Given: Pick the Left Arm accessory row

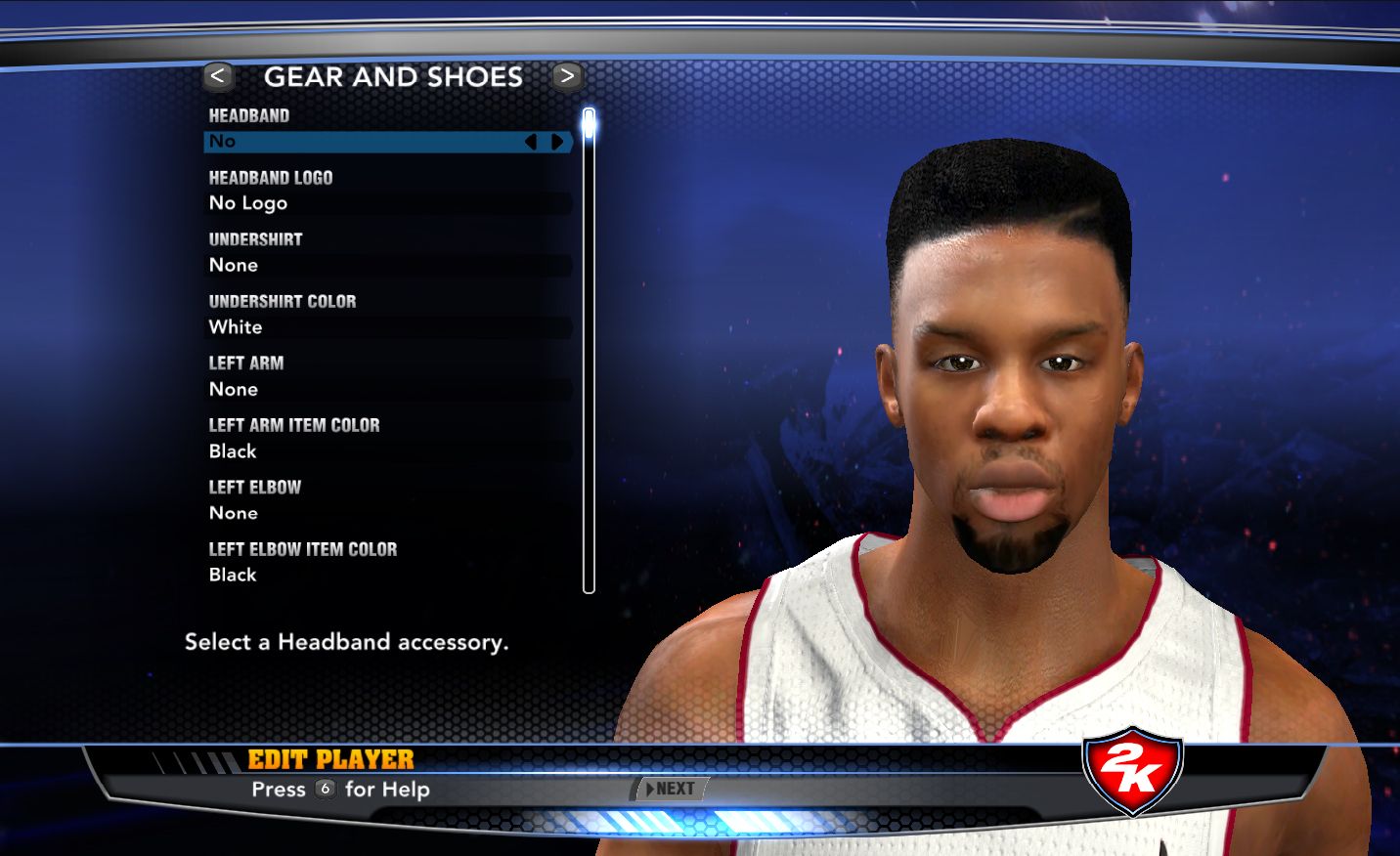Looking at the screenshot, I should 388,389.
